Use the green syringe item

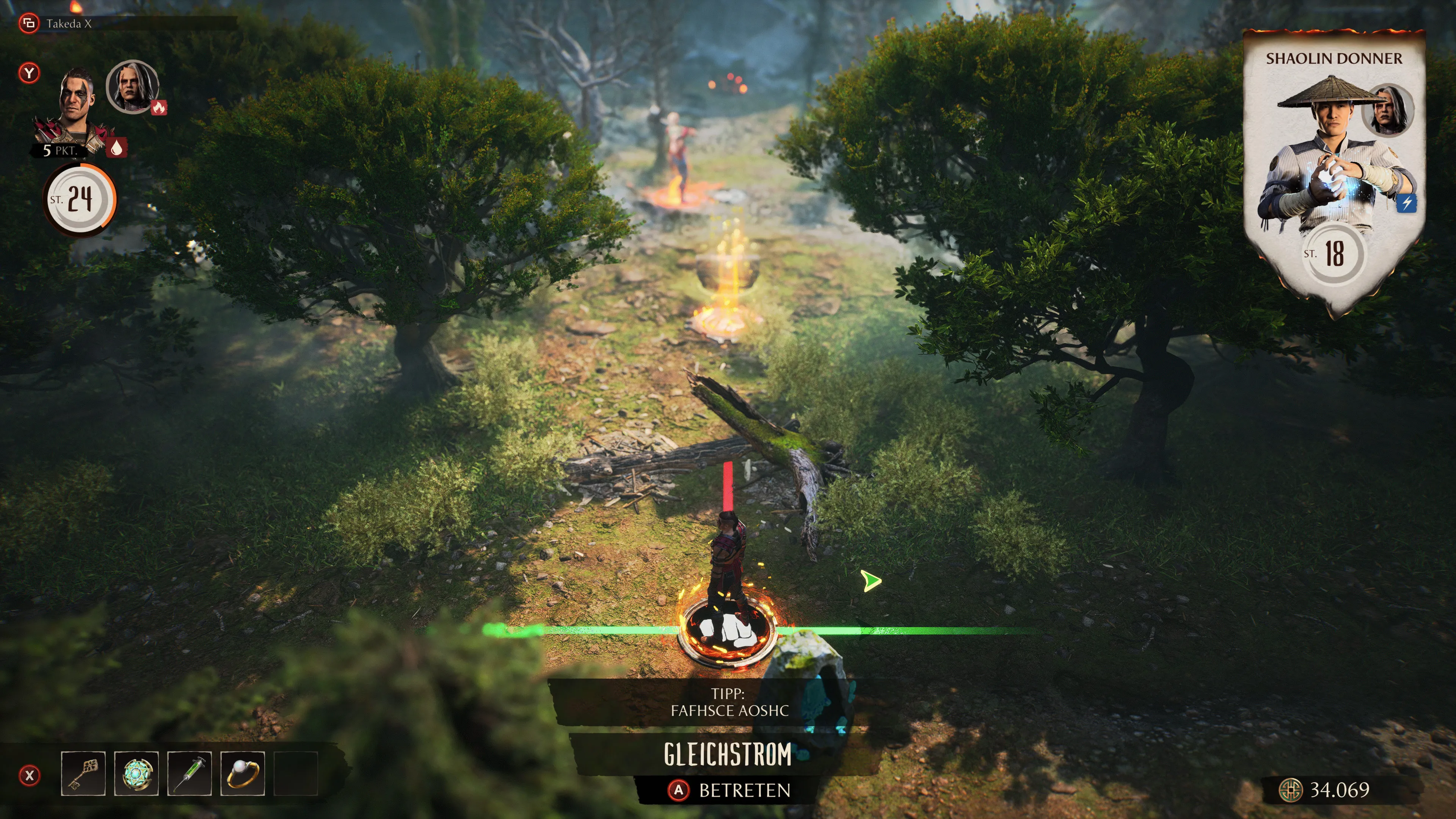click(189, 773)
